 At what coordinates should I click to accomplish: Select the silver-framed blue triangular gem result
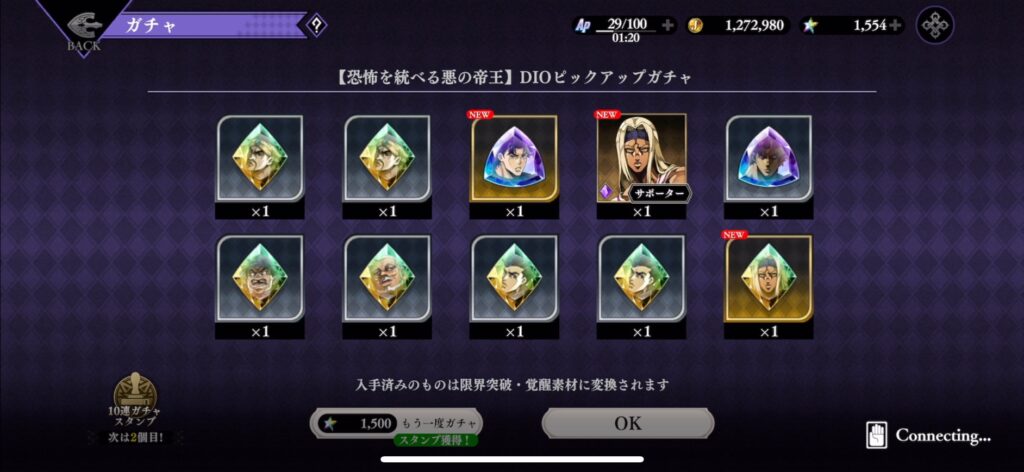click(x=768, y=158)
